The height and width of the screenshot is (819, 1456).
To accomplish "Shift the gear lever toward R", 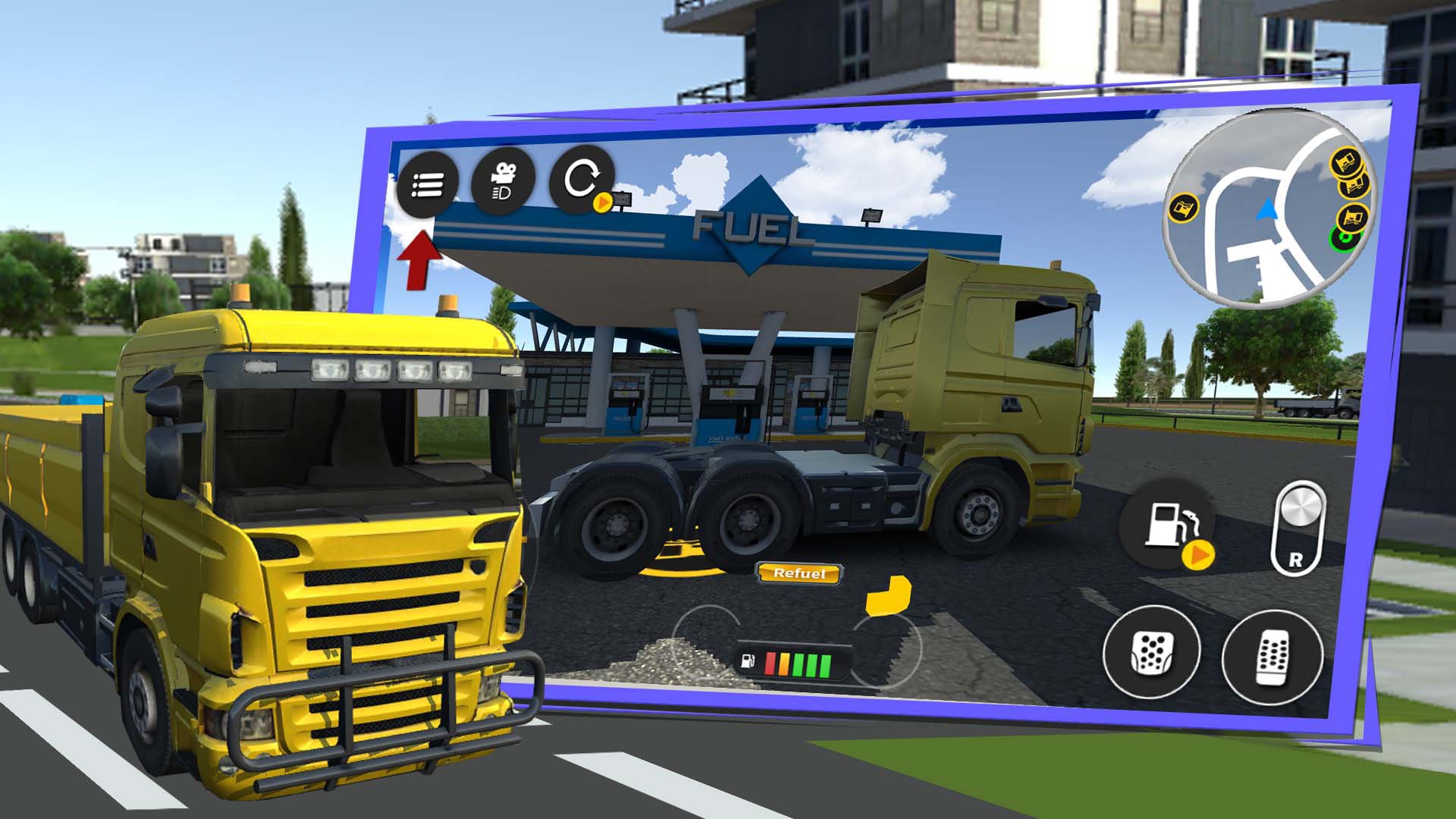I will [x=1298, y=530].
